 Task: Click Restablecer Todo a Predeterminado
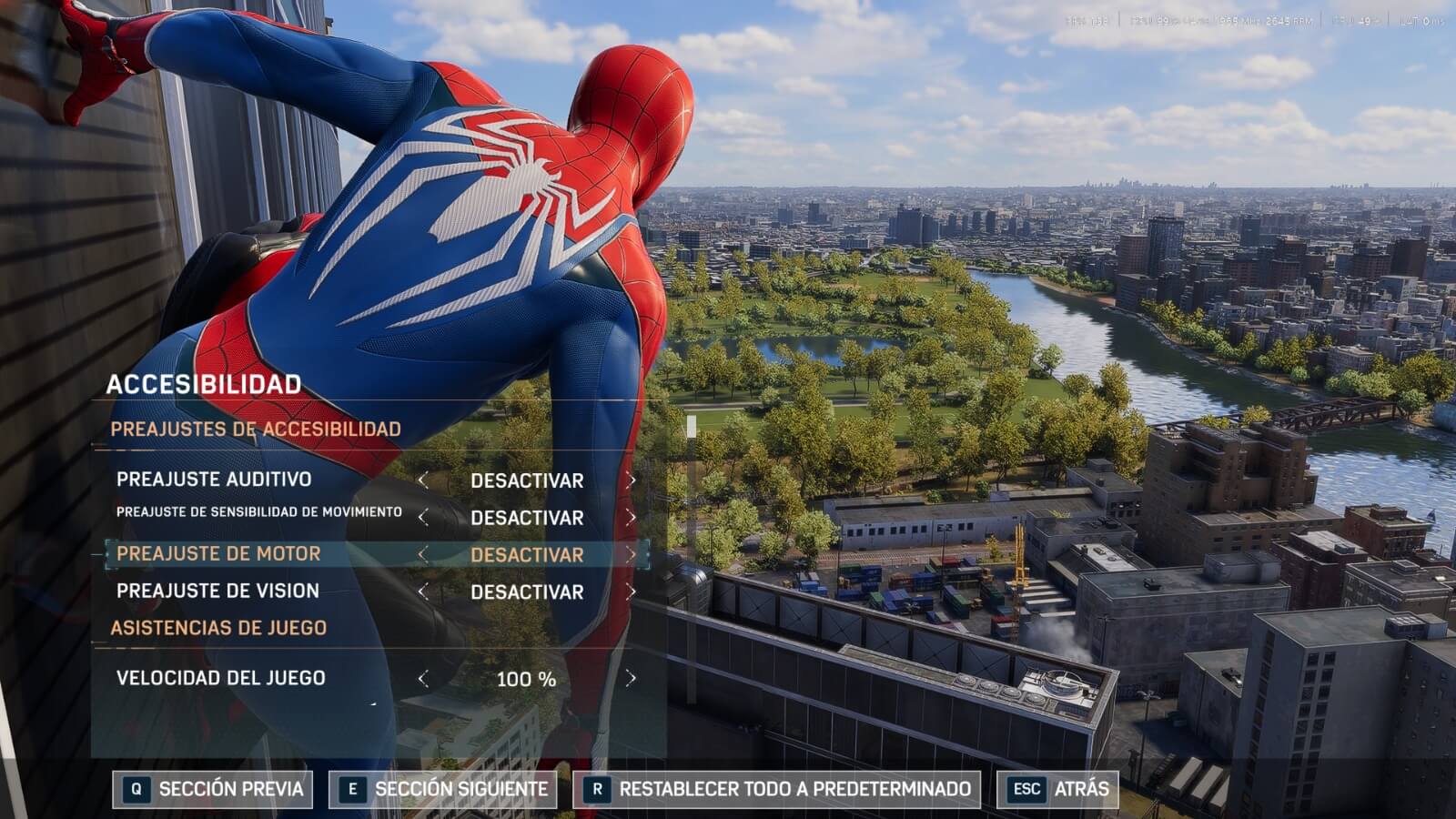click(777, 789)
